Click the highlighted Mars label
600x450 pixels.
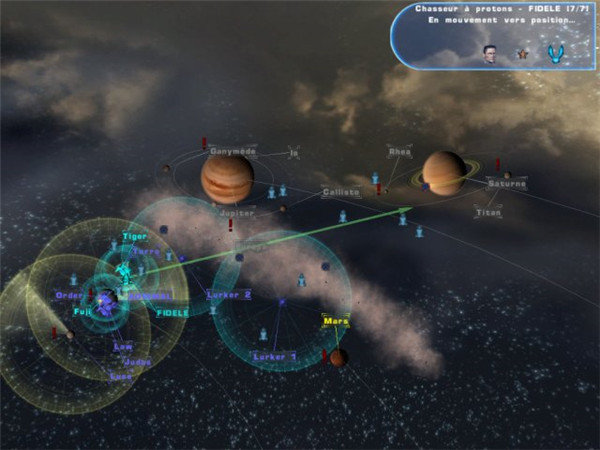point(335,321)
